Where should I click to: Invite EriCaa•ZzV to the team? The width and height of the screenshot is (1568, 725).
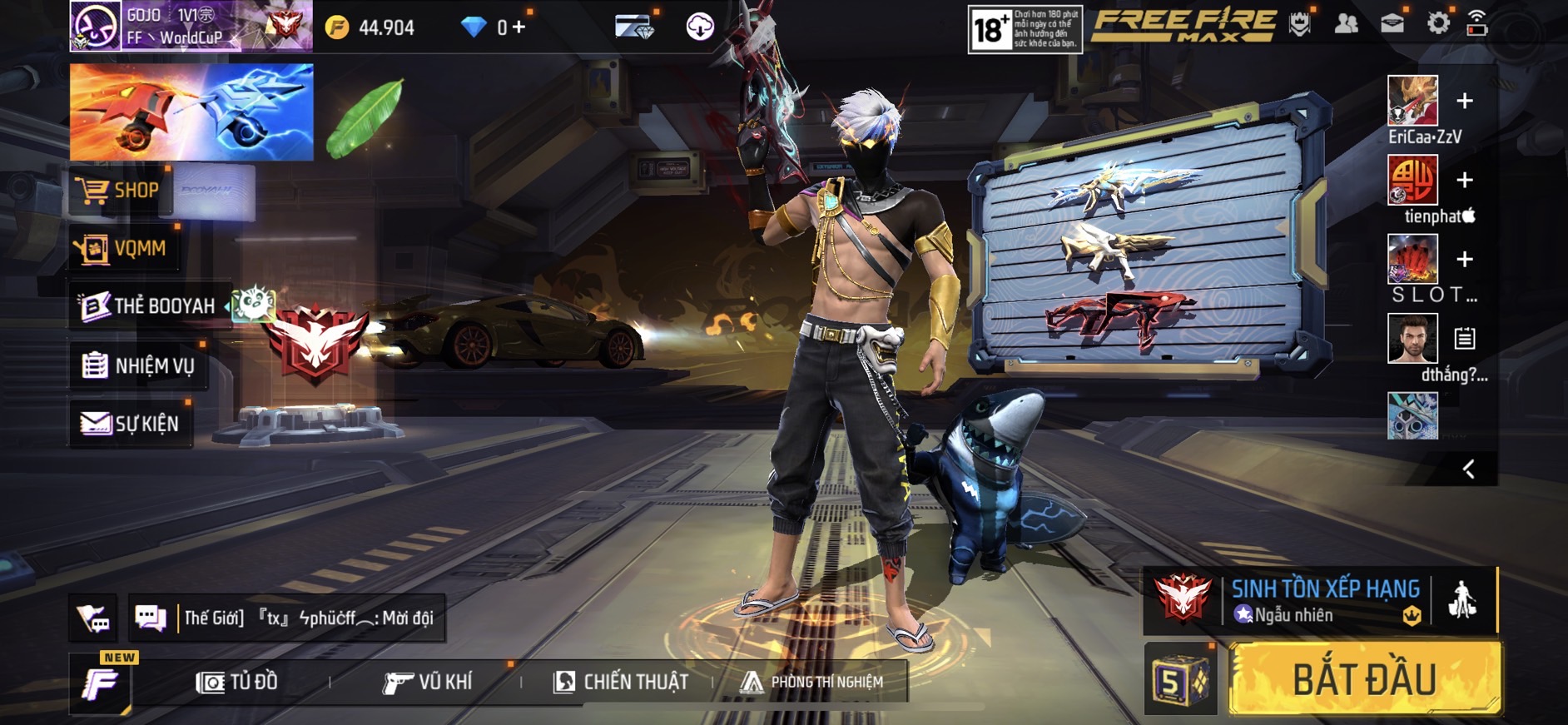(x=1465, y=101)
